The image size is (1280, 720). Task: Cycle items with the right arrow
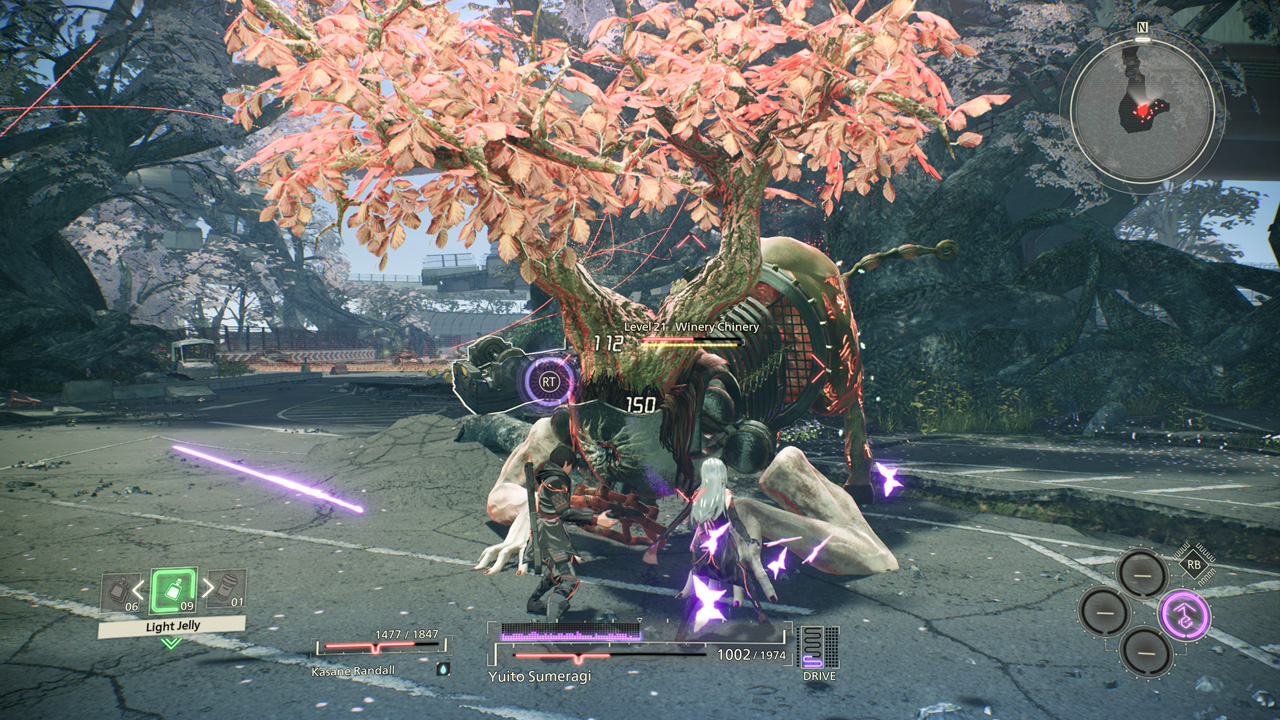click(207, 589)
